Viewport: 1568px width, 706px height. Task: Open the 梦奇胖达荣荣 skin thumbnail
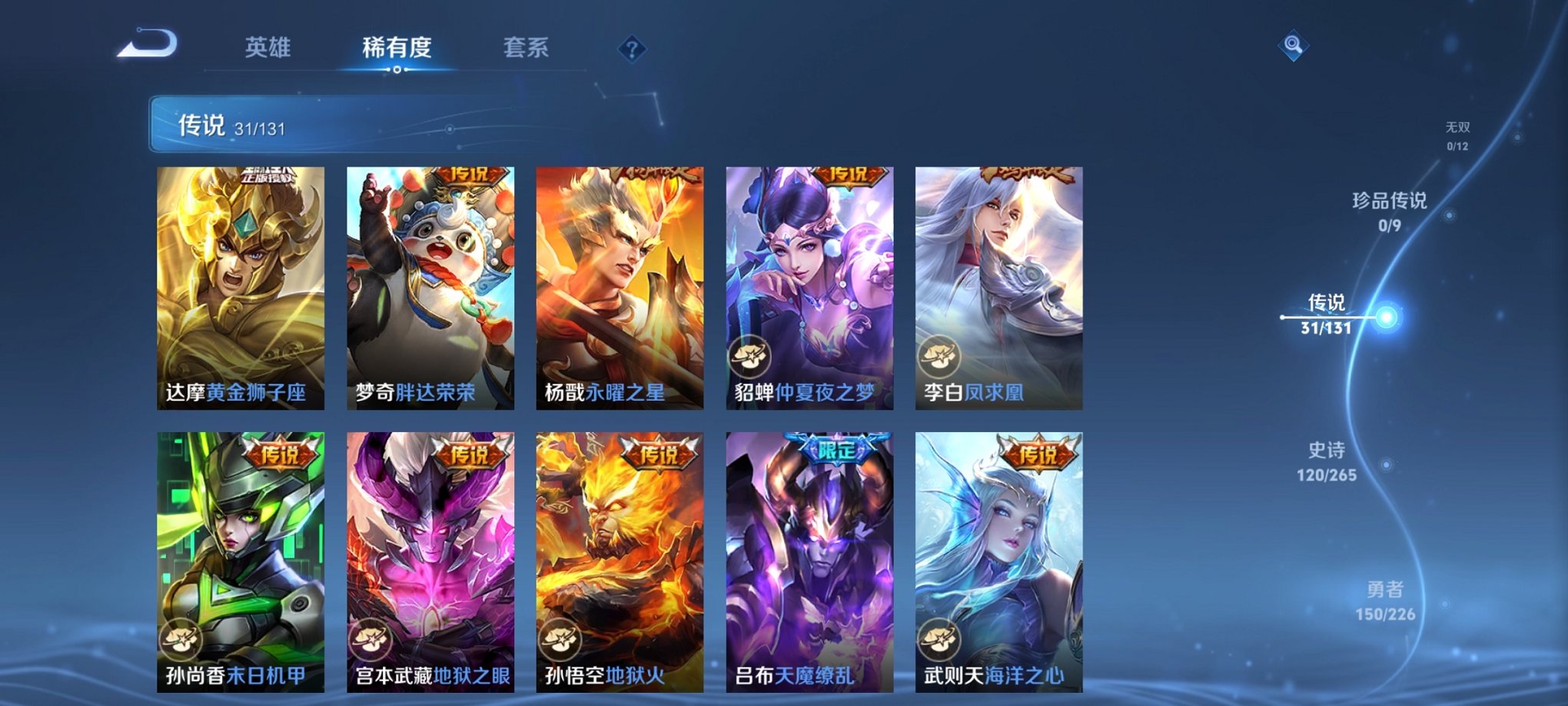(x=430, y=285)
